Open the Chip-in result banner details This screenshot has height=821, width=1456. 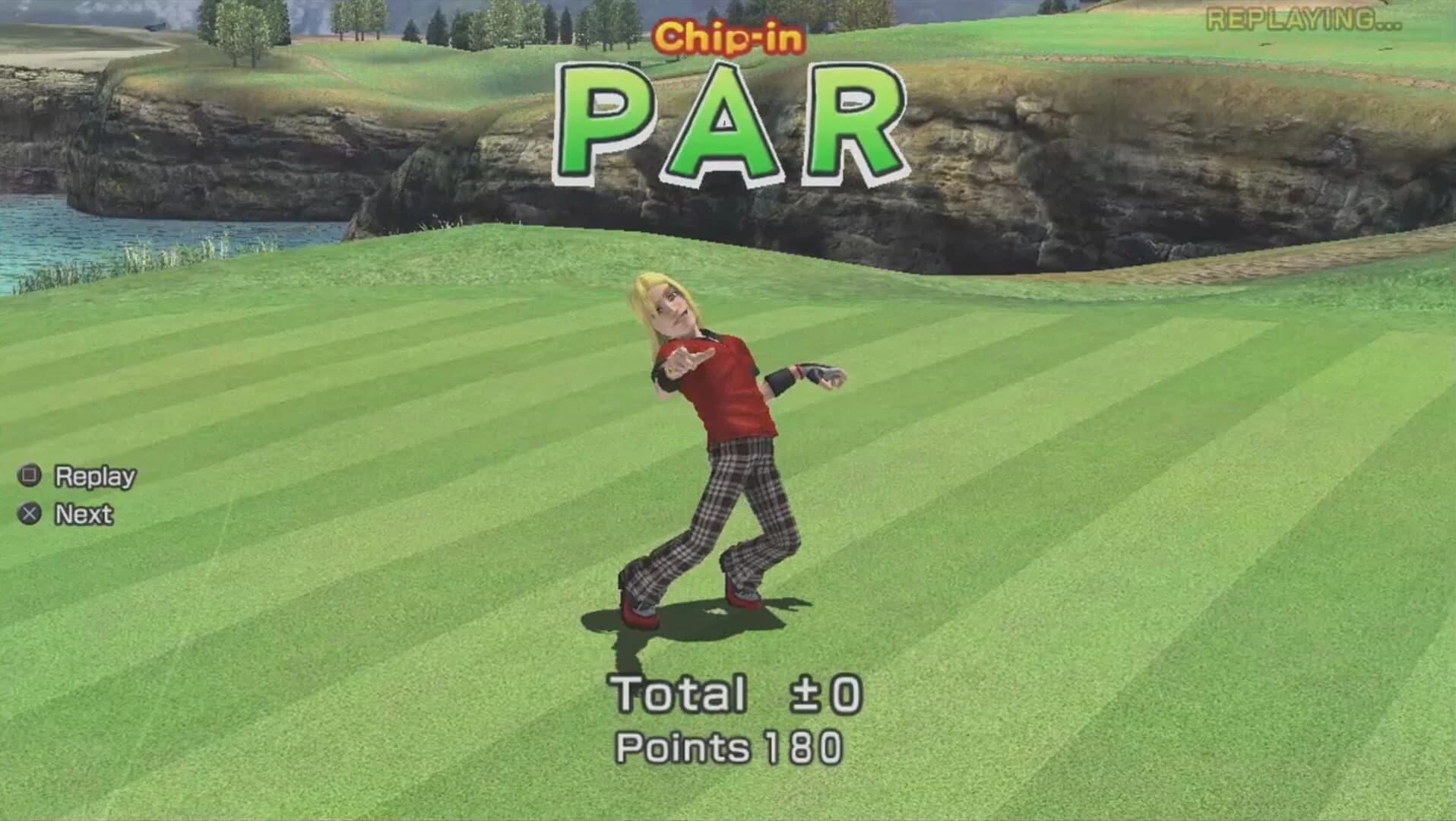click(x=731, y=36)
